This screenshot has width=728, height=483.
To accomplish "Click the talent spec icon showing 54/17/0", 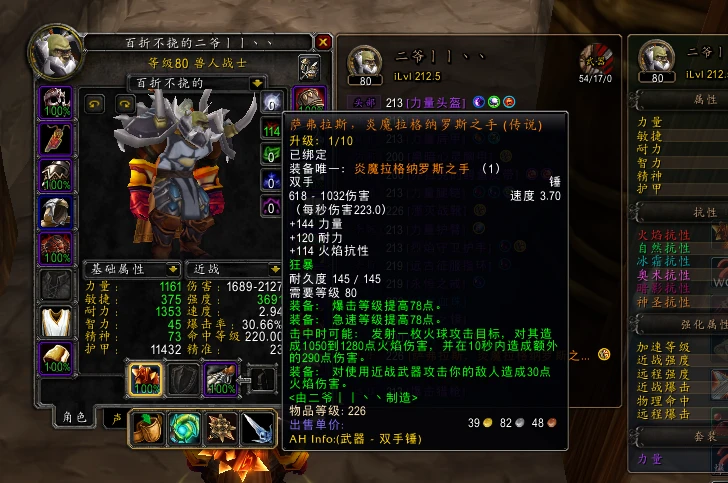I will 598,61.
